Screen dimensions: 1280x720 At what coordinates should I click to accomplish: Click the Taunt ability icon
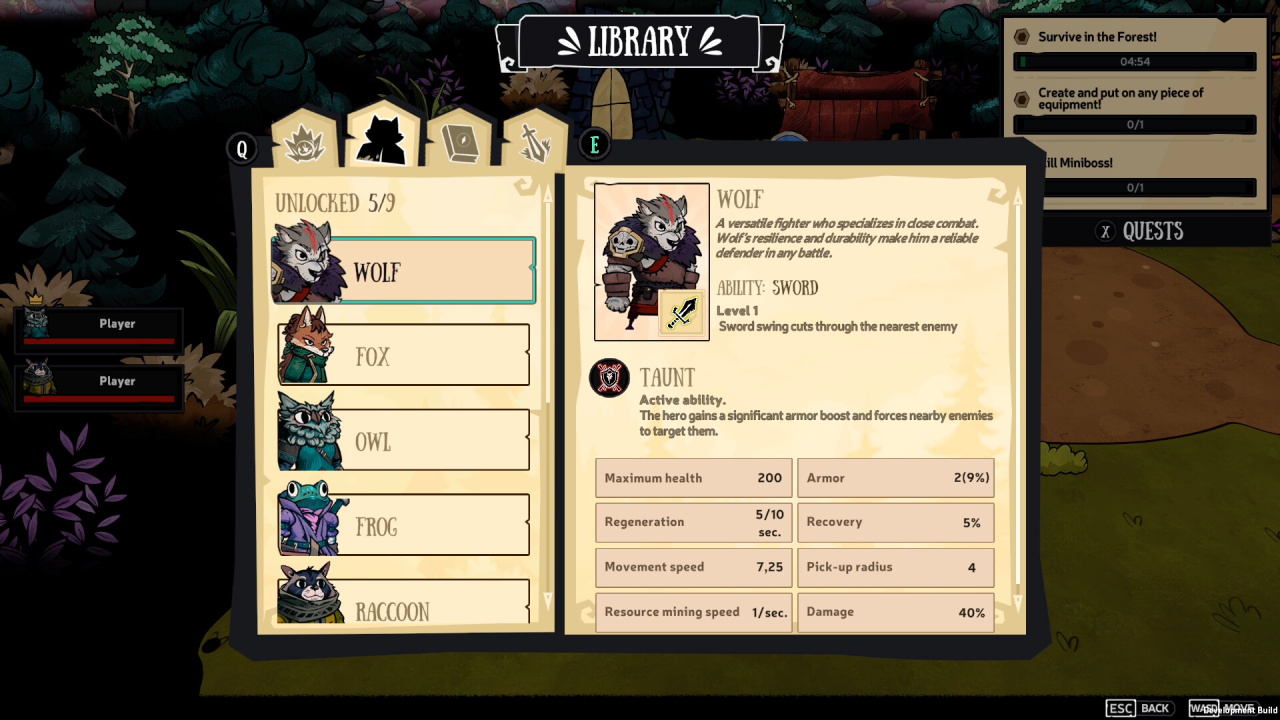point(610,378)
